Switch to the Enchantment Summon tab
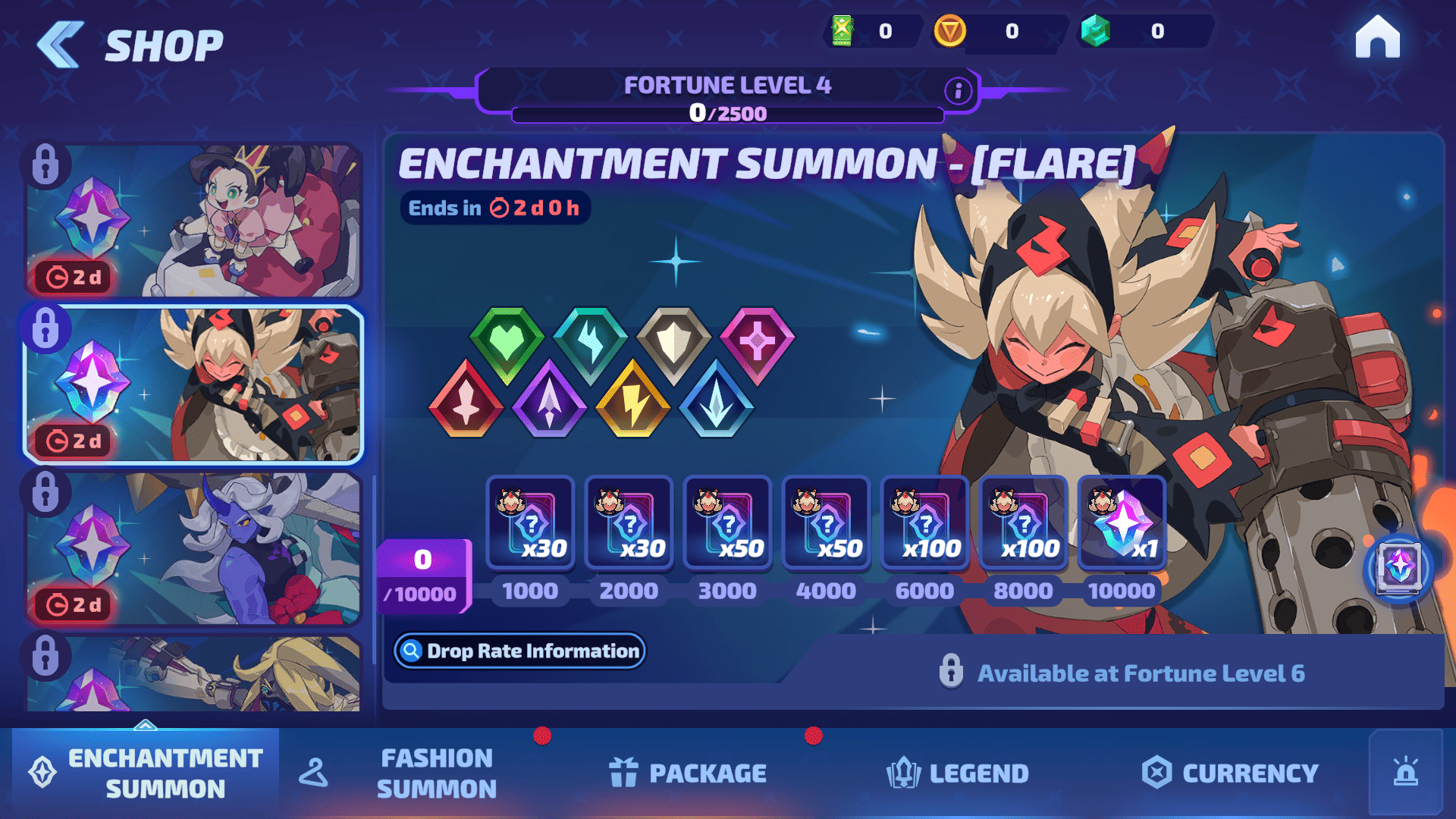The image size is (1456, 819). (146, 773)
